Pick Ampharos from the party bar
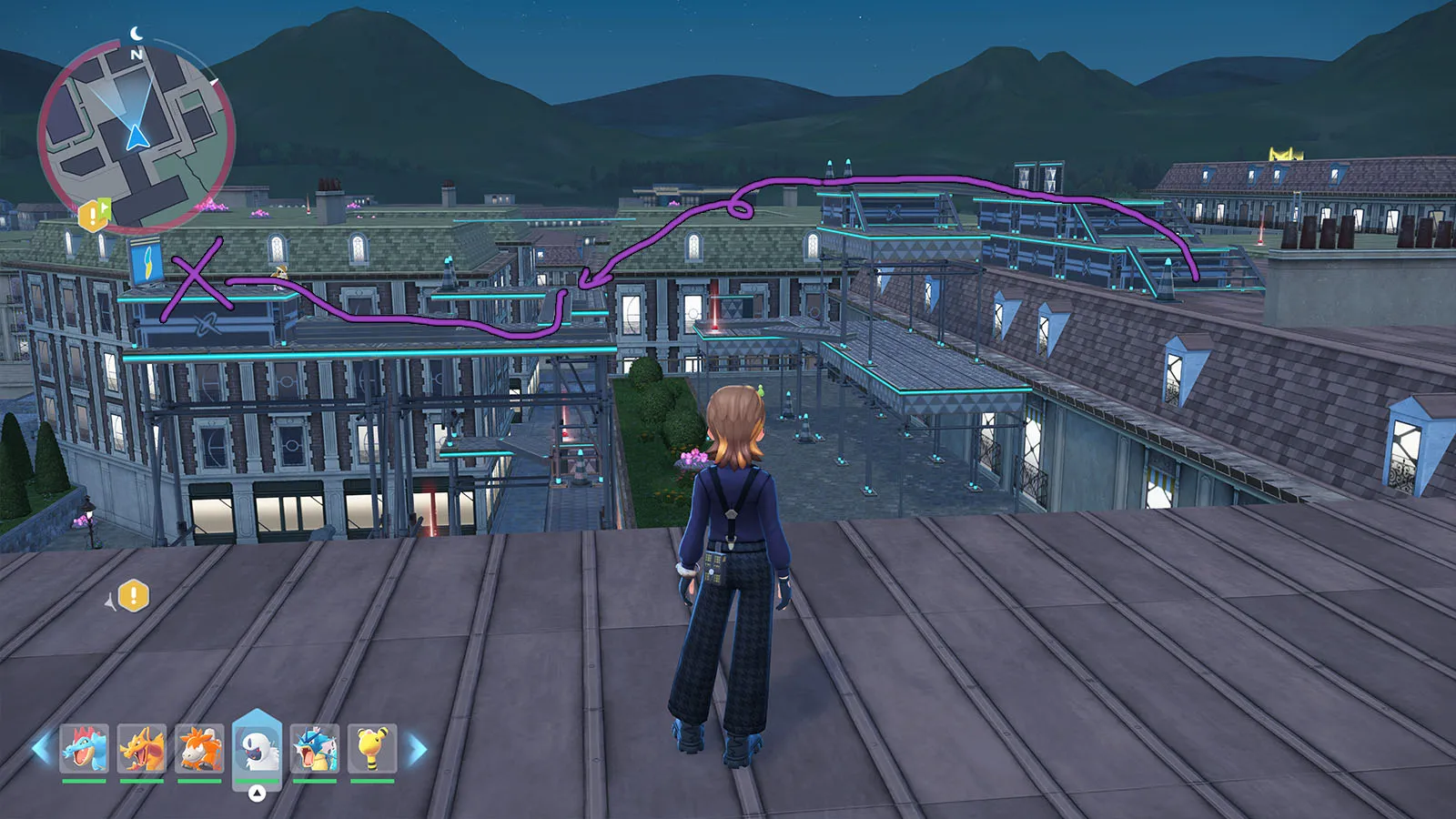Viewport: 1456px width, 819px height. pos(372,749)
